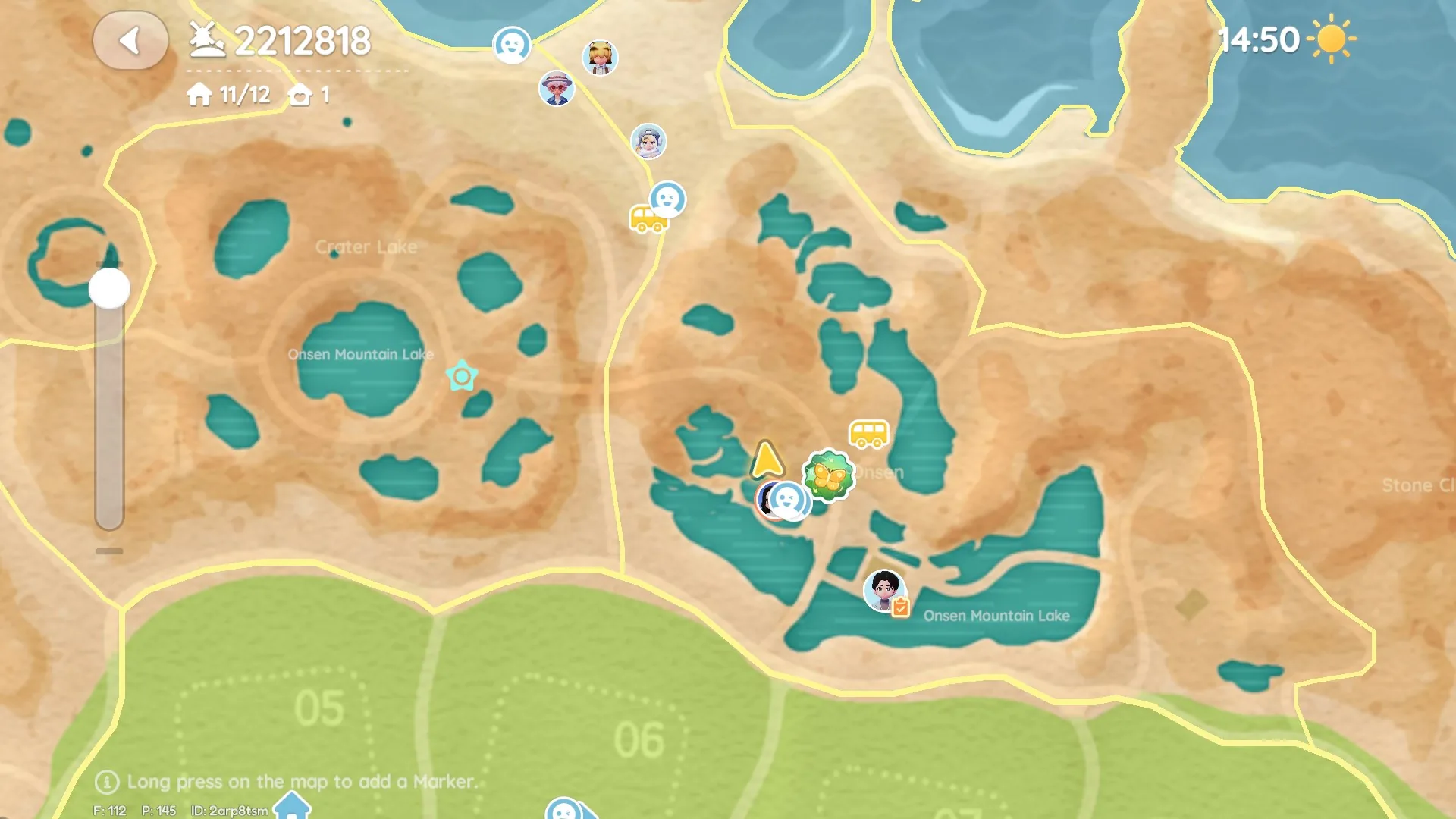Tap the smiley marker at the top of map
Viewport: 1456px width, 819px height.
point(511,45)
